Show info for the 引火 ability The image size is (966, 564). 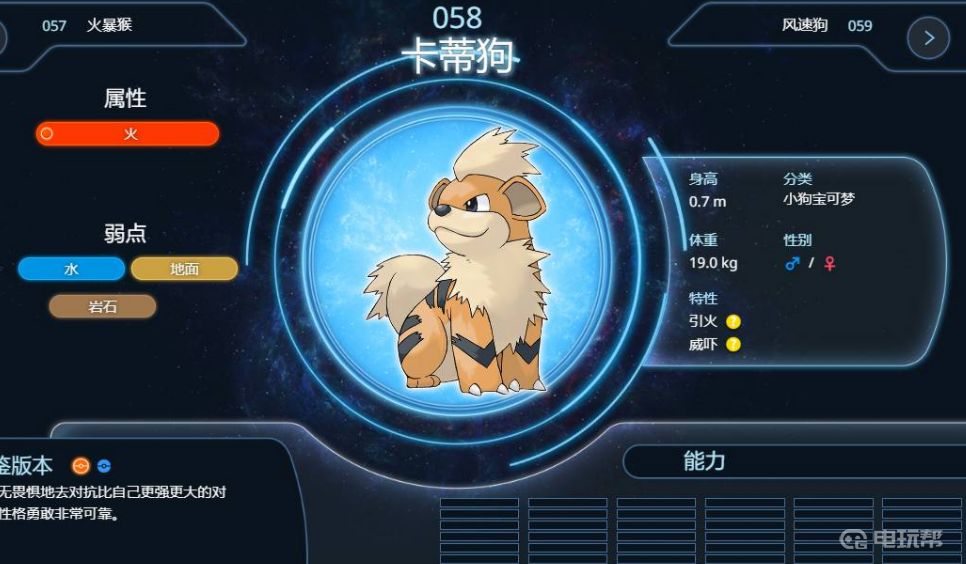coord(733,322)
